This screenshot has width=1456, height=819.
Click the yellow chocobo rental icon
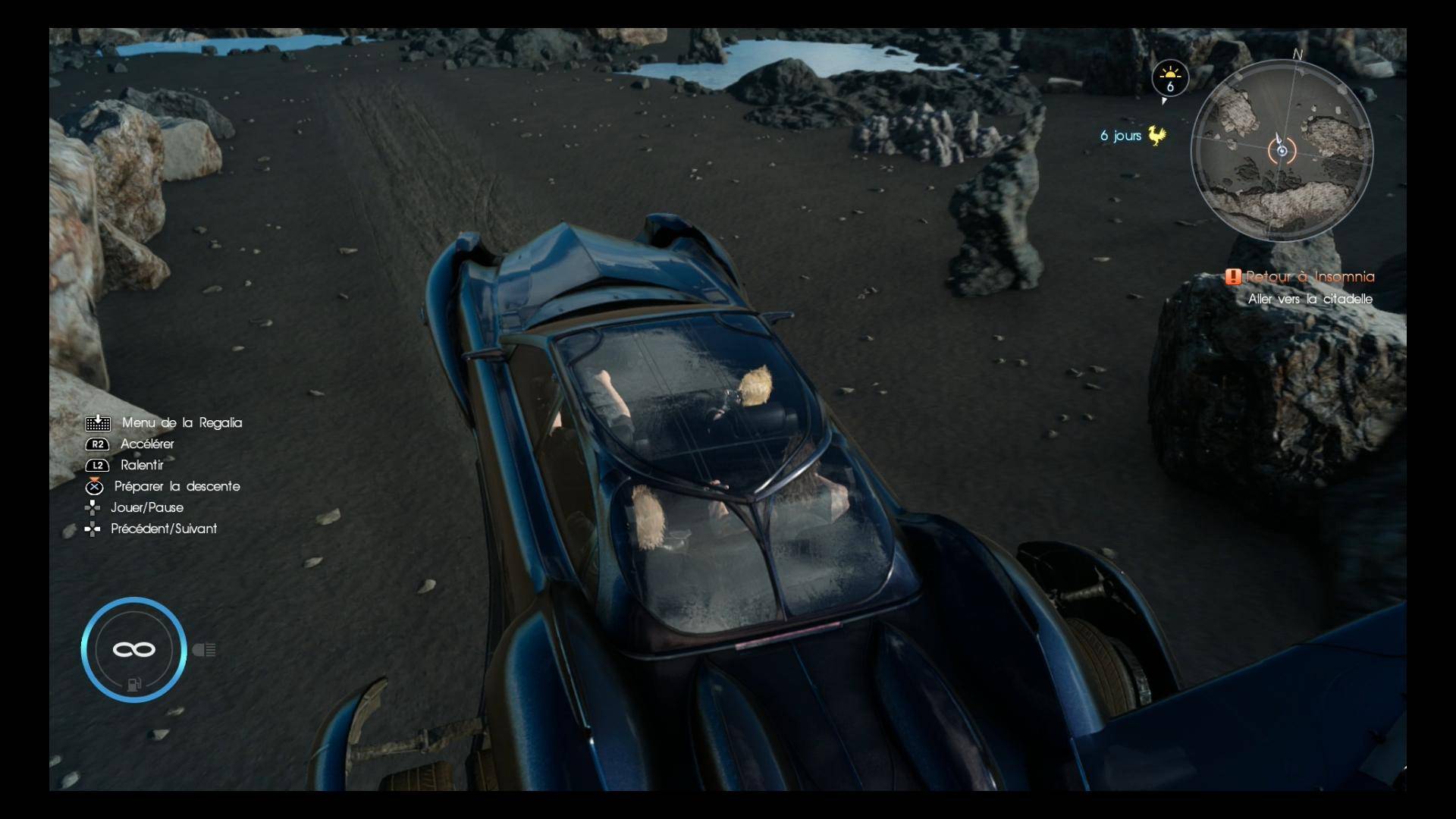coord(1156,136)
